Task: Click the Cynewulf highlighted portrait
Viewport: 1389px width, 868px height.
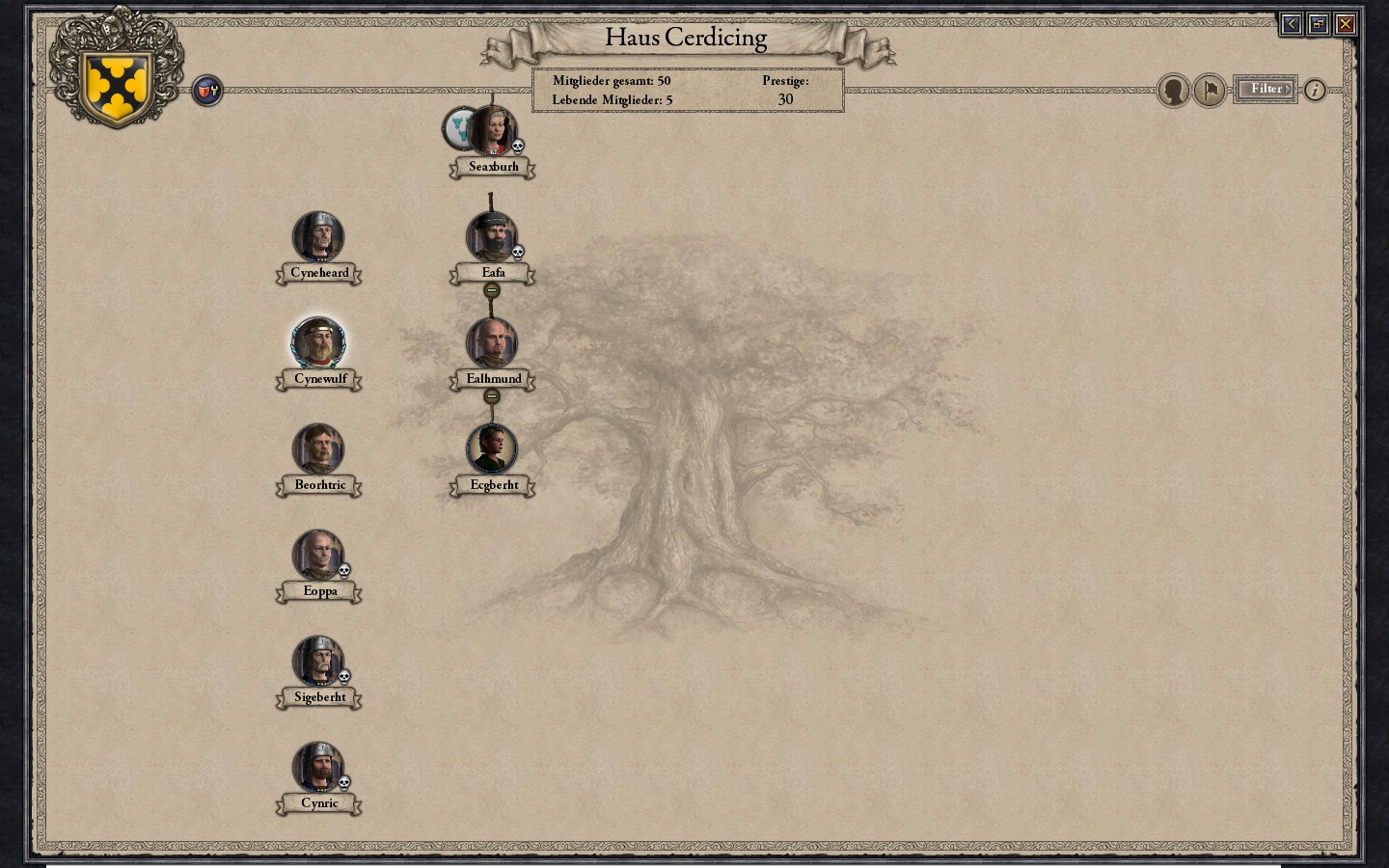Action: [319, 343]
